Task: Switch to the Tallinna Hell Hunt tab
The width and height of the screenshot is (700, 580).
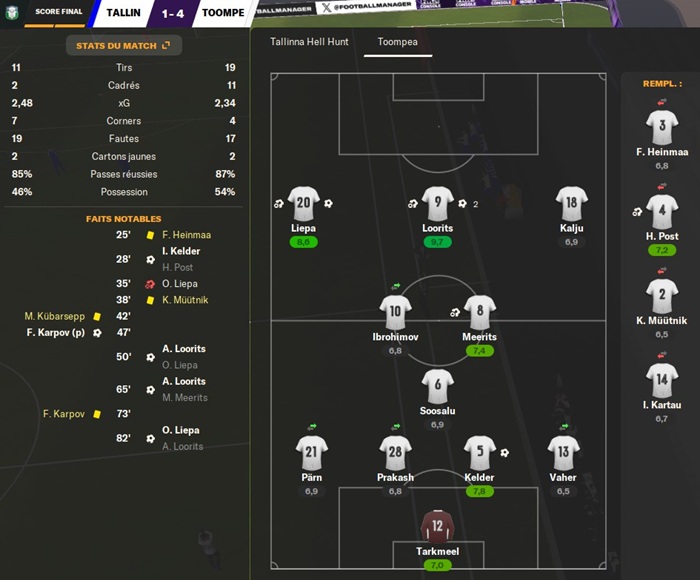Action: point(309,44)
